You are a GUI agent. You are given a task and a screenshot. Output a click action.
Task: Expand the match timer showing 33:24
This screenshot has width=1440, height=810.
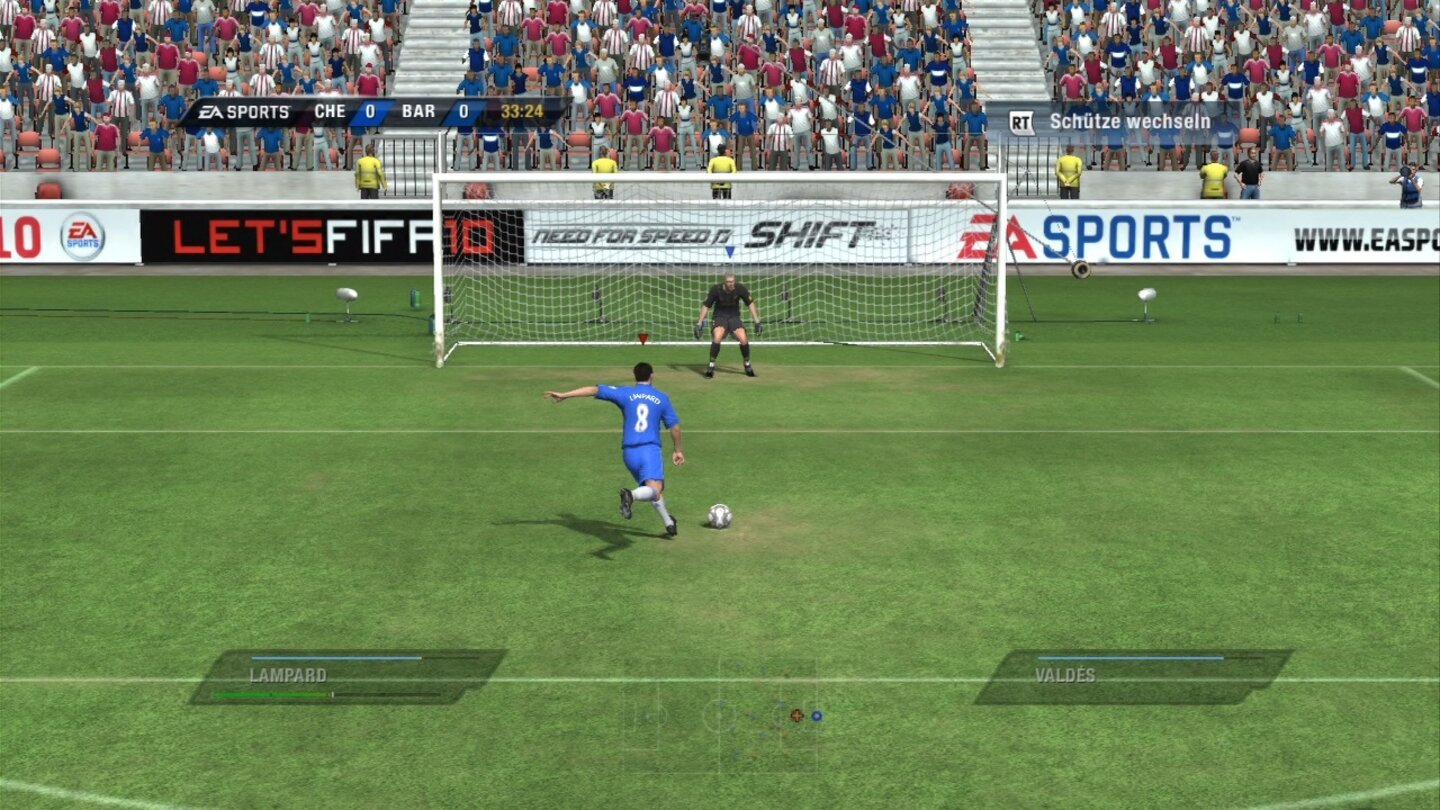point(521,112)
